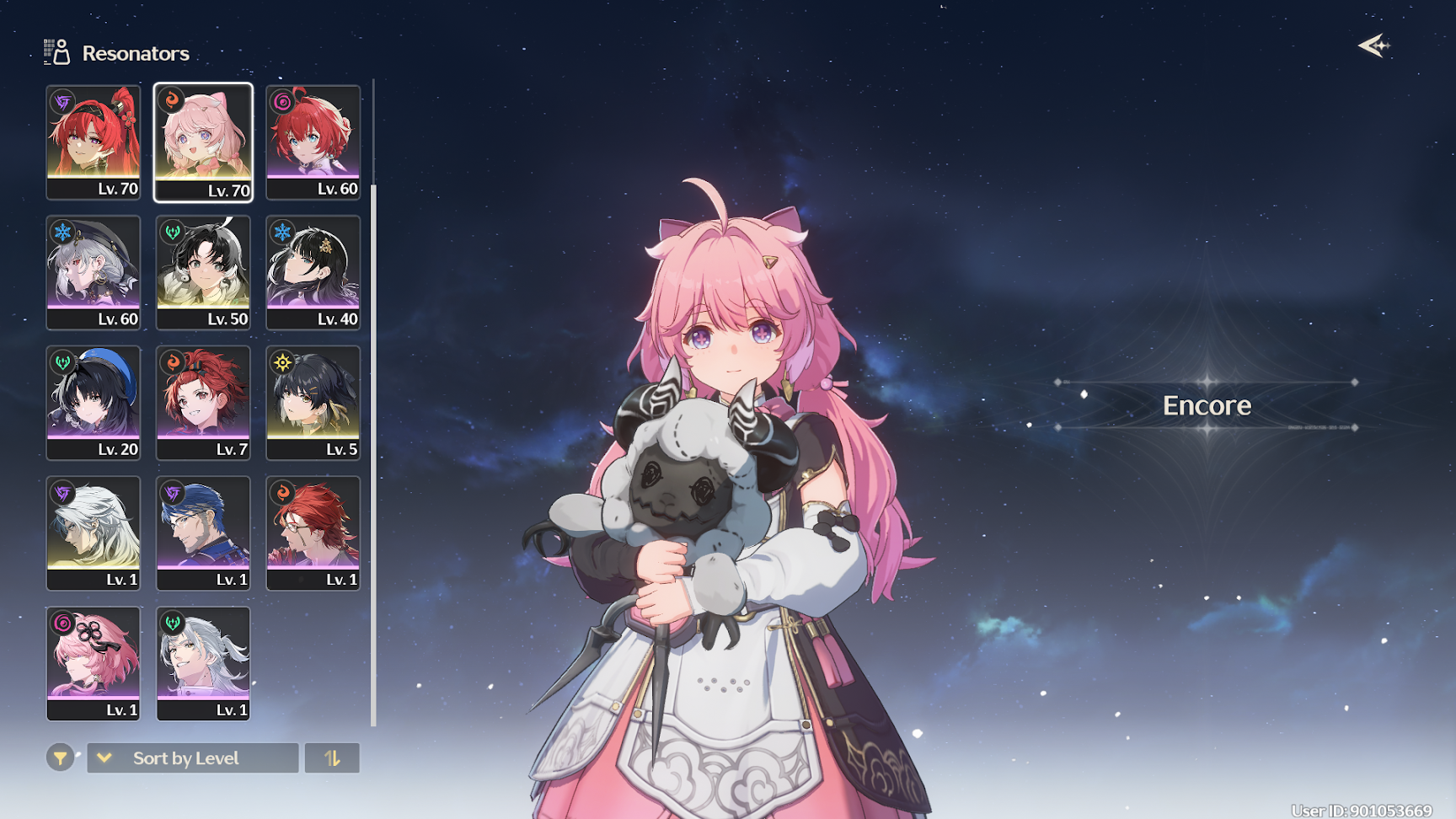This screenshot has width=1456, height=819.
Task: Pick the red-haired Lv. 60 resonator
Action: click(313, 142)
